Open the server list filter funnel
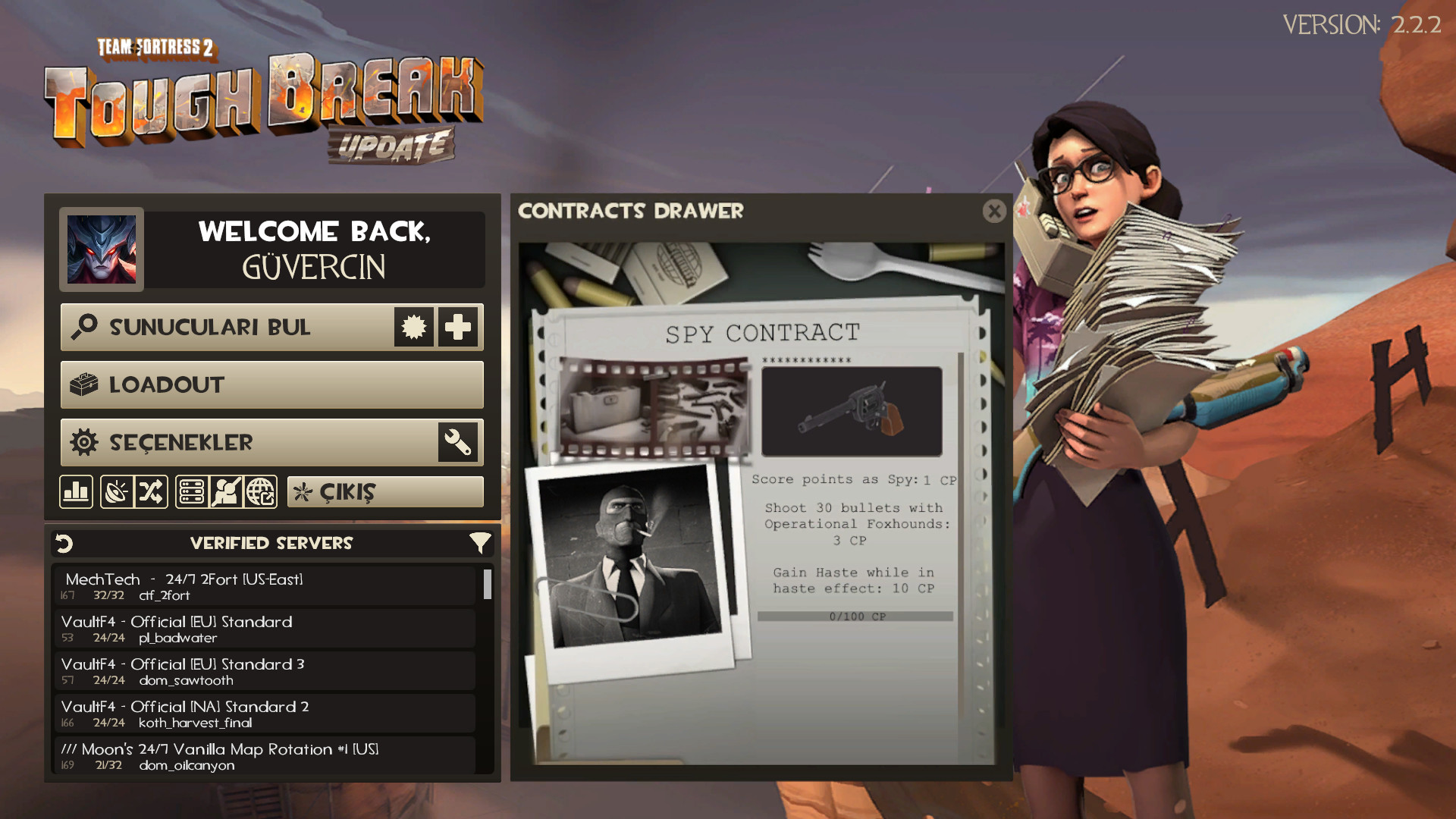The width and height of the screenshot is (1456, 819). coord(479,543)
